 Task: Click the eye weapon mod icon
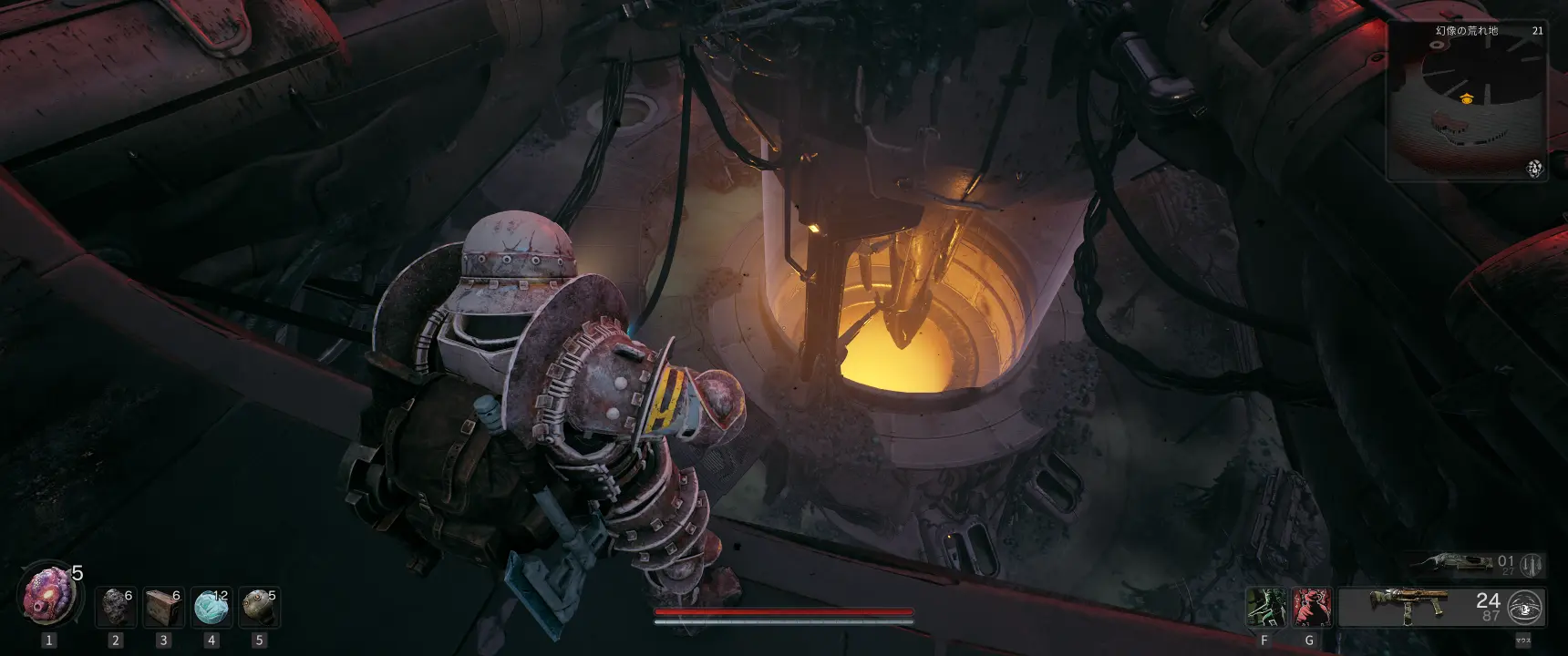pos(1524,607)
